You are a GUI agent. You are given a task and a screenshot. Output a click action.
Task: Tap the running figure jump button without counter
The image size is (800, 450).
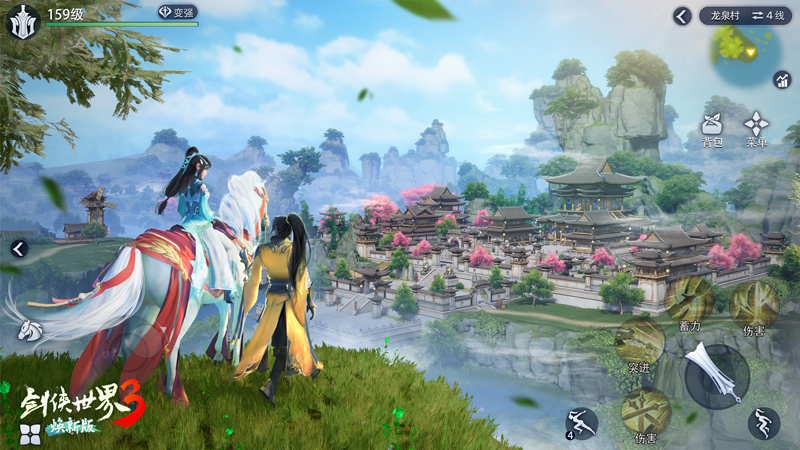pyautogui.click(x=764, y=423)
